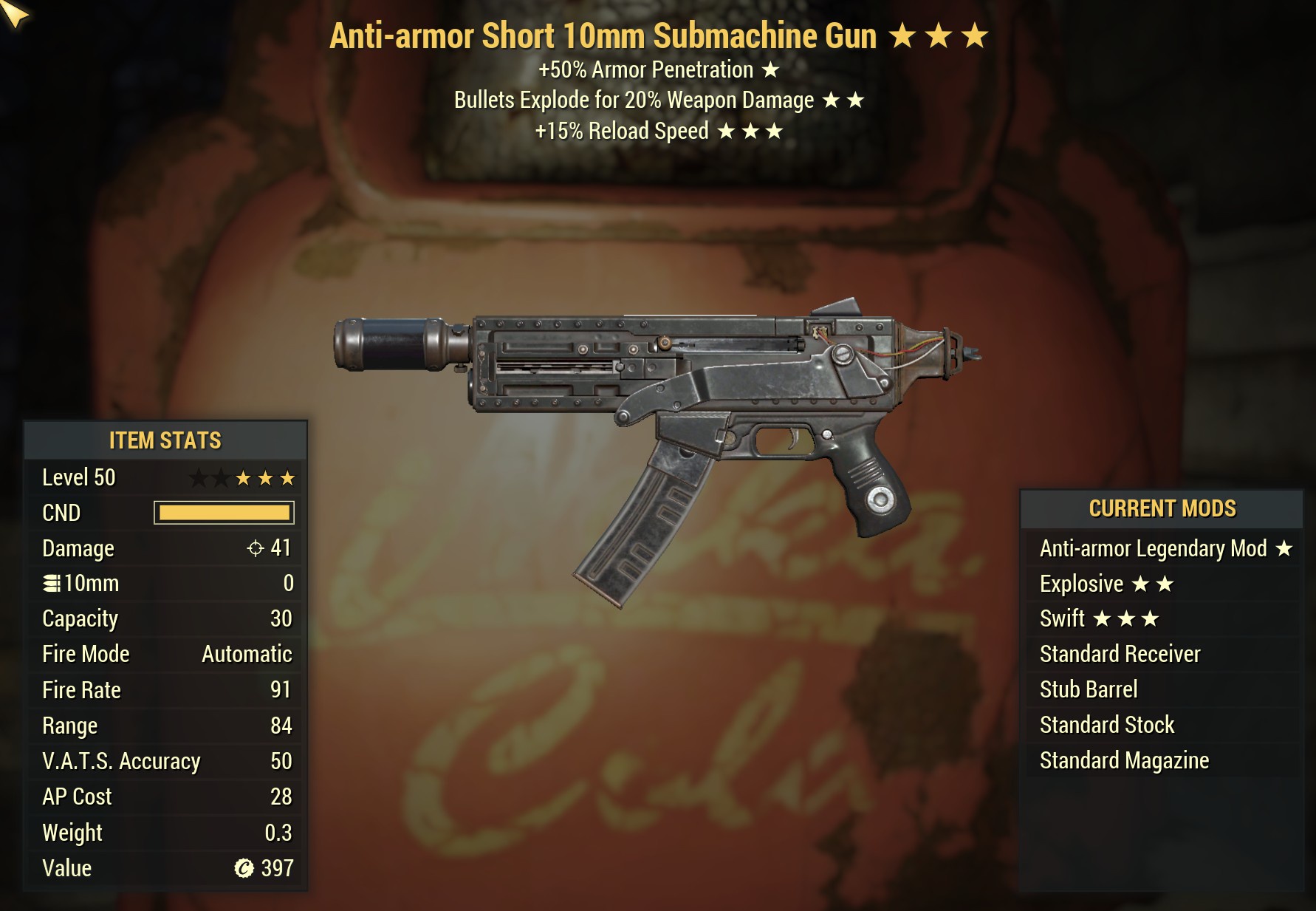This screenshot has width=1316, height=911.
Task: Click the crosshair icon beside Damage
Action: 256,548
